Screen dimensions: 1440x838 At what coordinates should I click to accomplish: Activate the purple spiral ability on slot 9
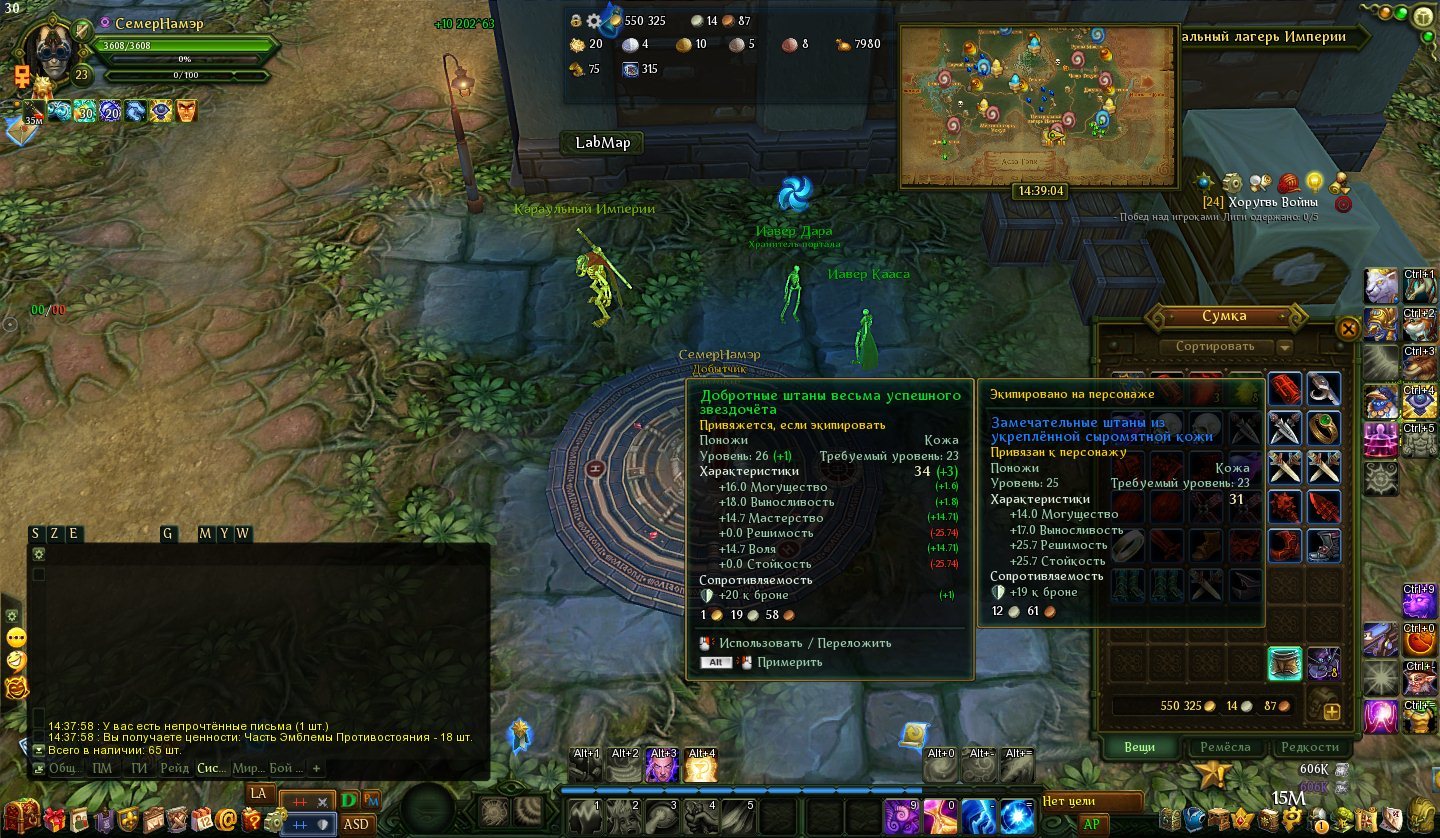[900, 817]
